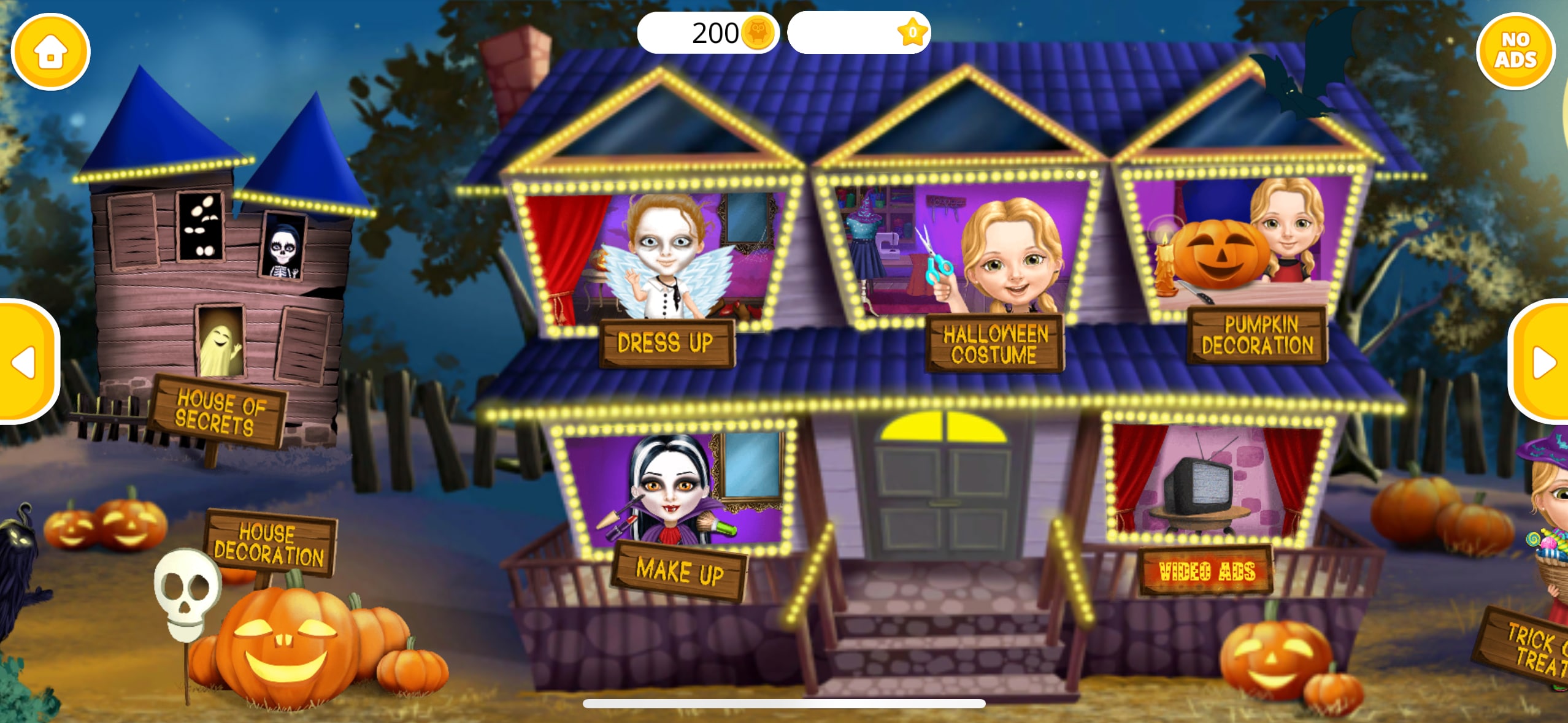Tap the gold coin balance icon
The width and height of the screenshot is (1568, 723).
pyautogui.click(x=758, y=33)
